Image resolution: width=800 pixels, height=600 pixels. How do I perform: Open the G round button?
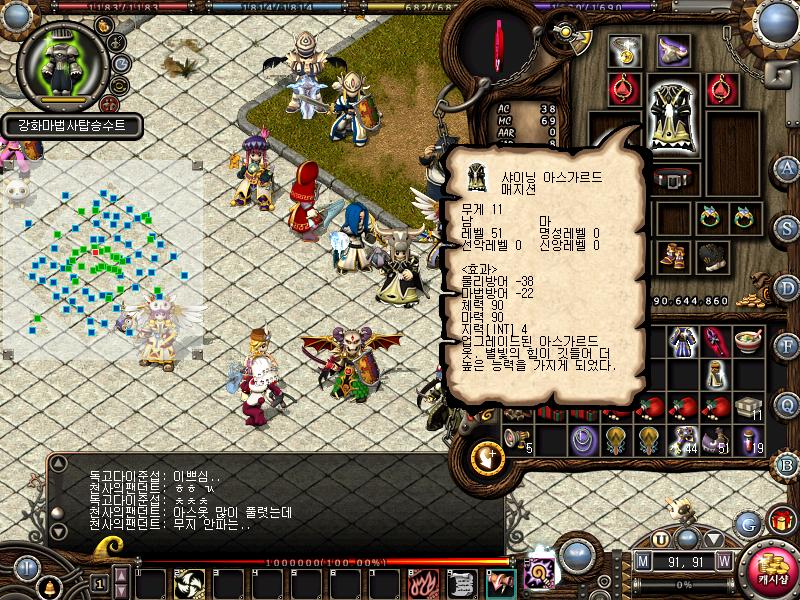pos(746,523)
